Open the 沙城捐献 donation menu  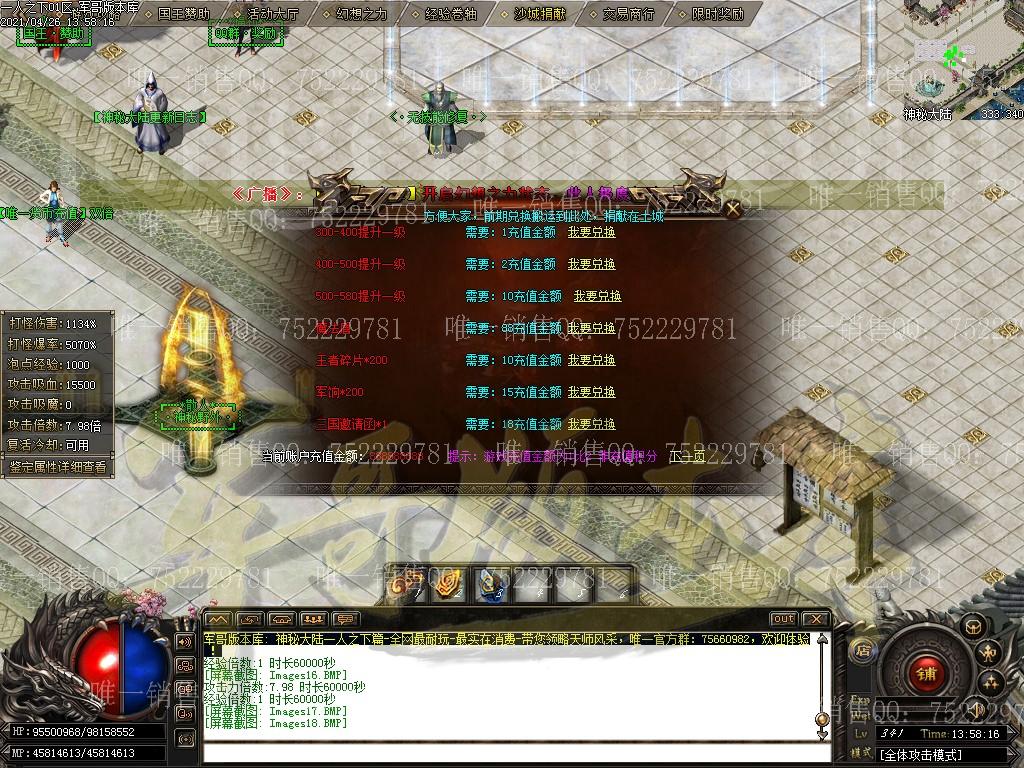tap(539, 15)
